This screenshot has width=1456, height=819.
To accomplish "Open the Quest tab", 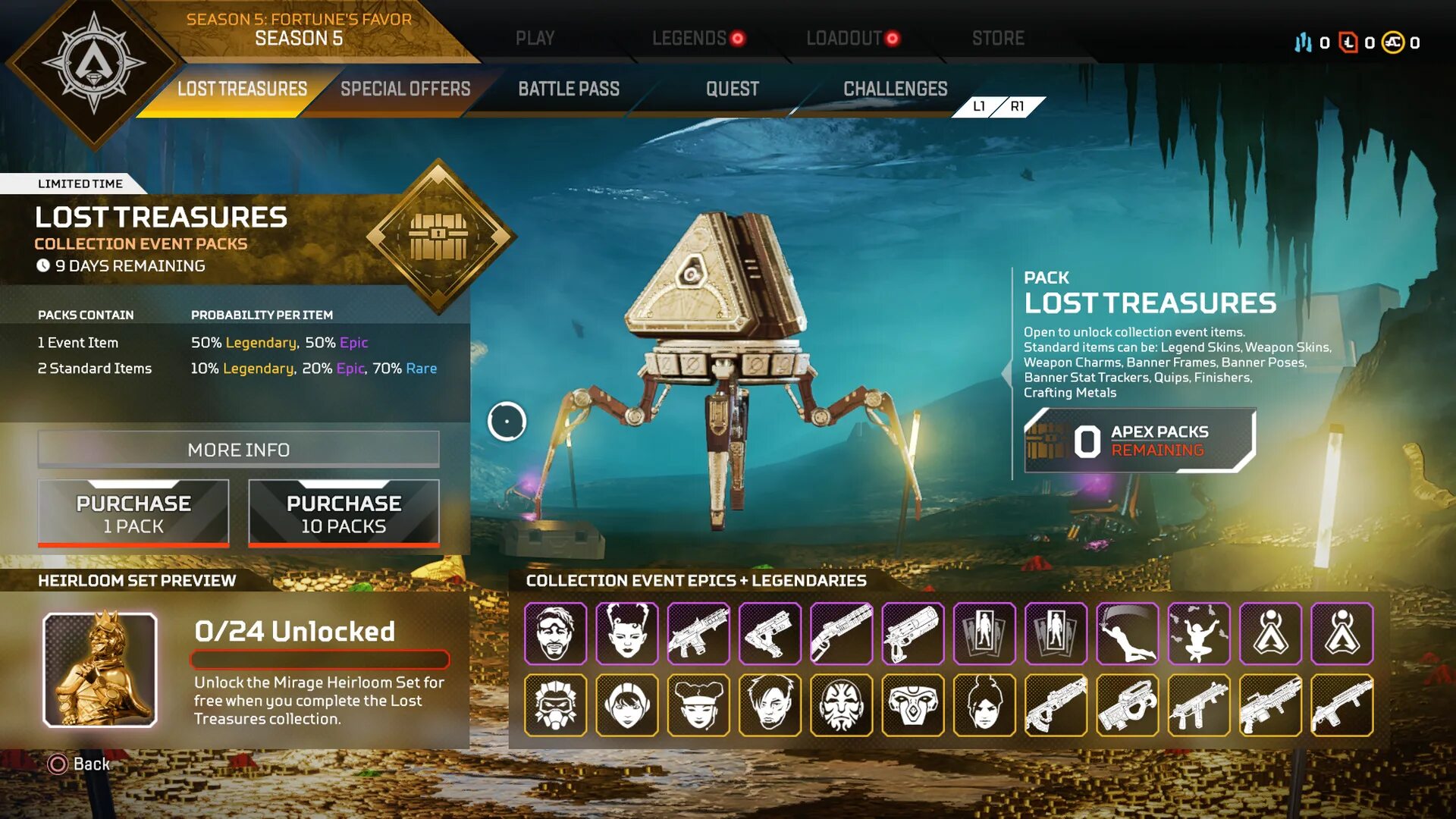I will (732, 89).
